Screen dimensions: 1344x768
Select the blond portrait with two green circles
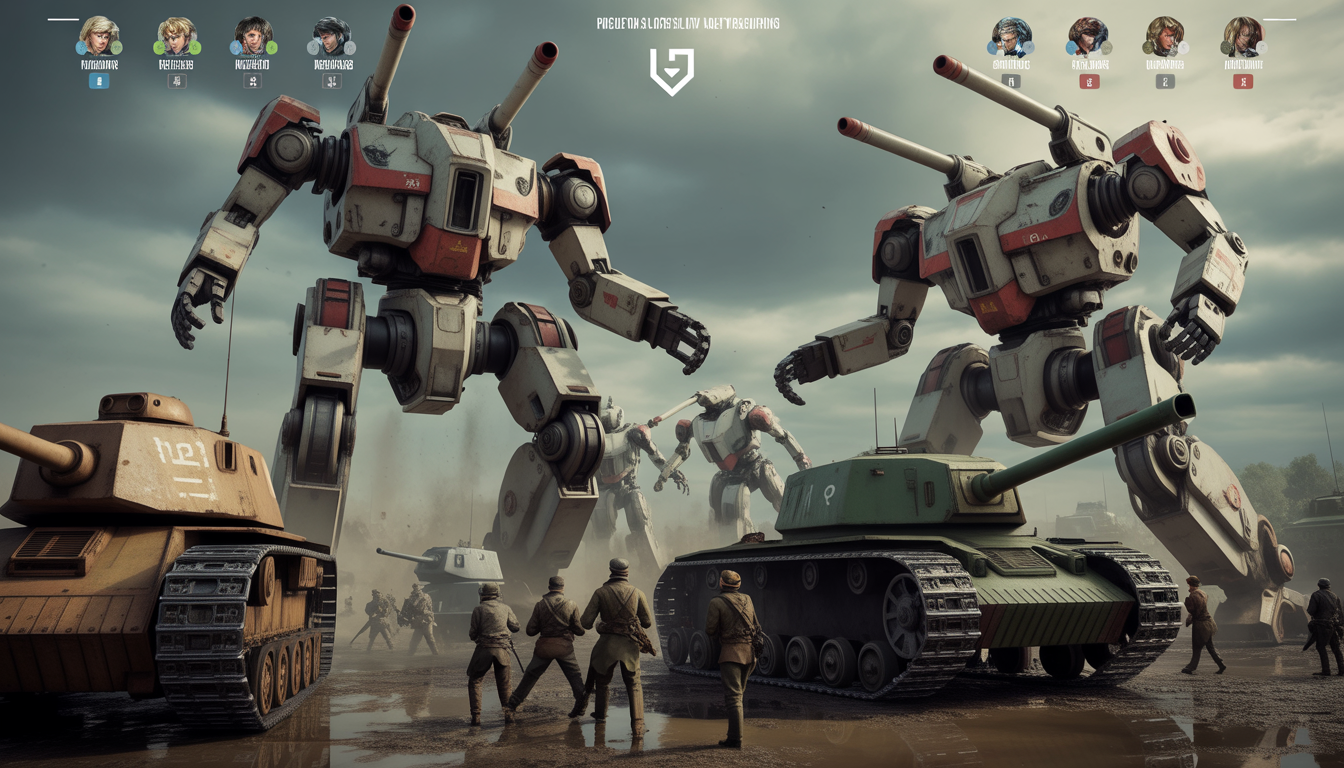tap(176, 37)
